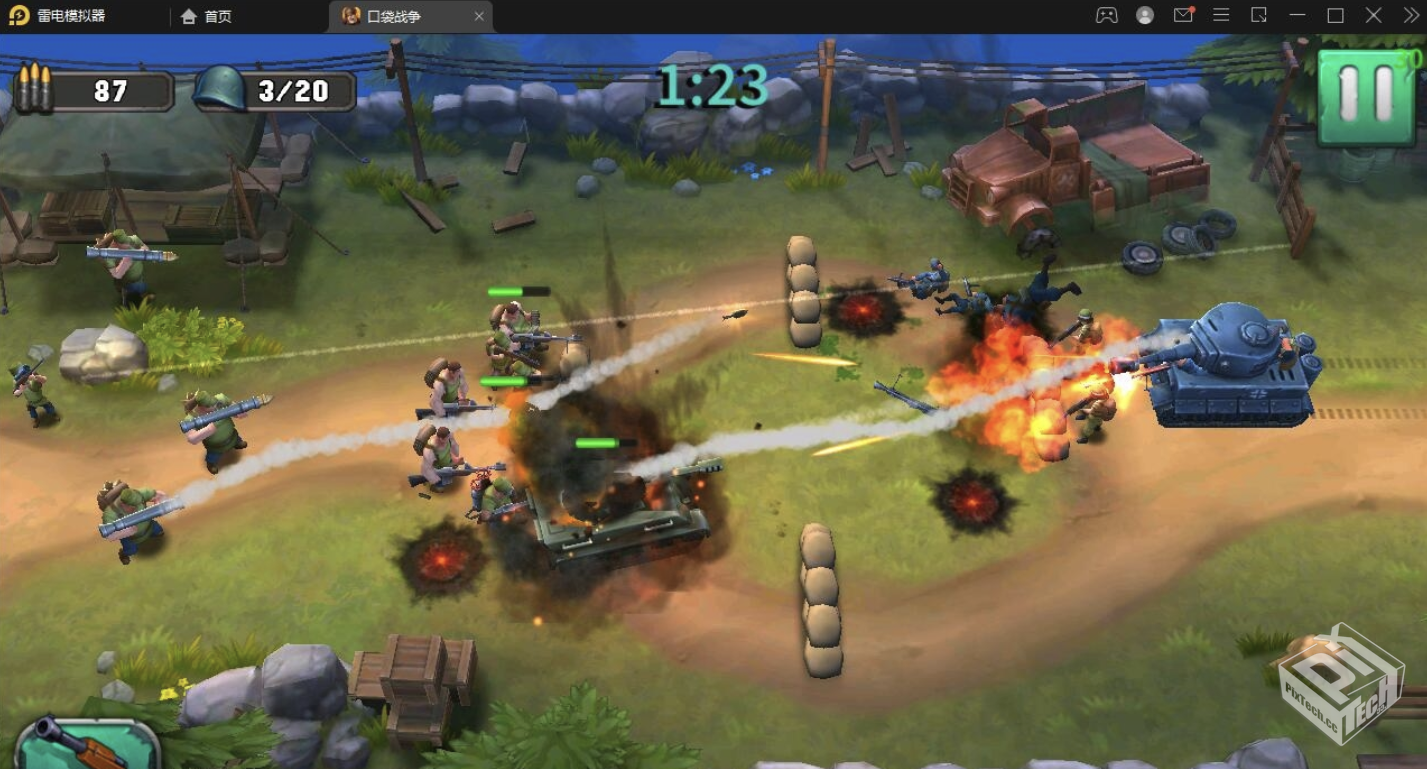Switch to the 首页 home tab
This screenshot has width=1427, height=769.
(206, 16)
